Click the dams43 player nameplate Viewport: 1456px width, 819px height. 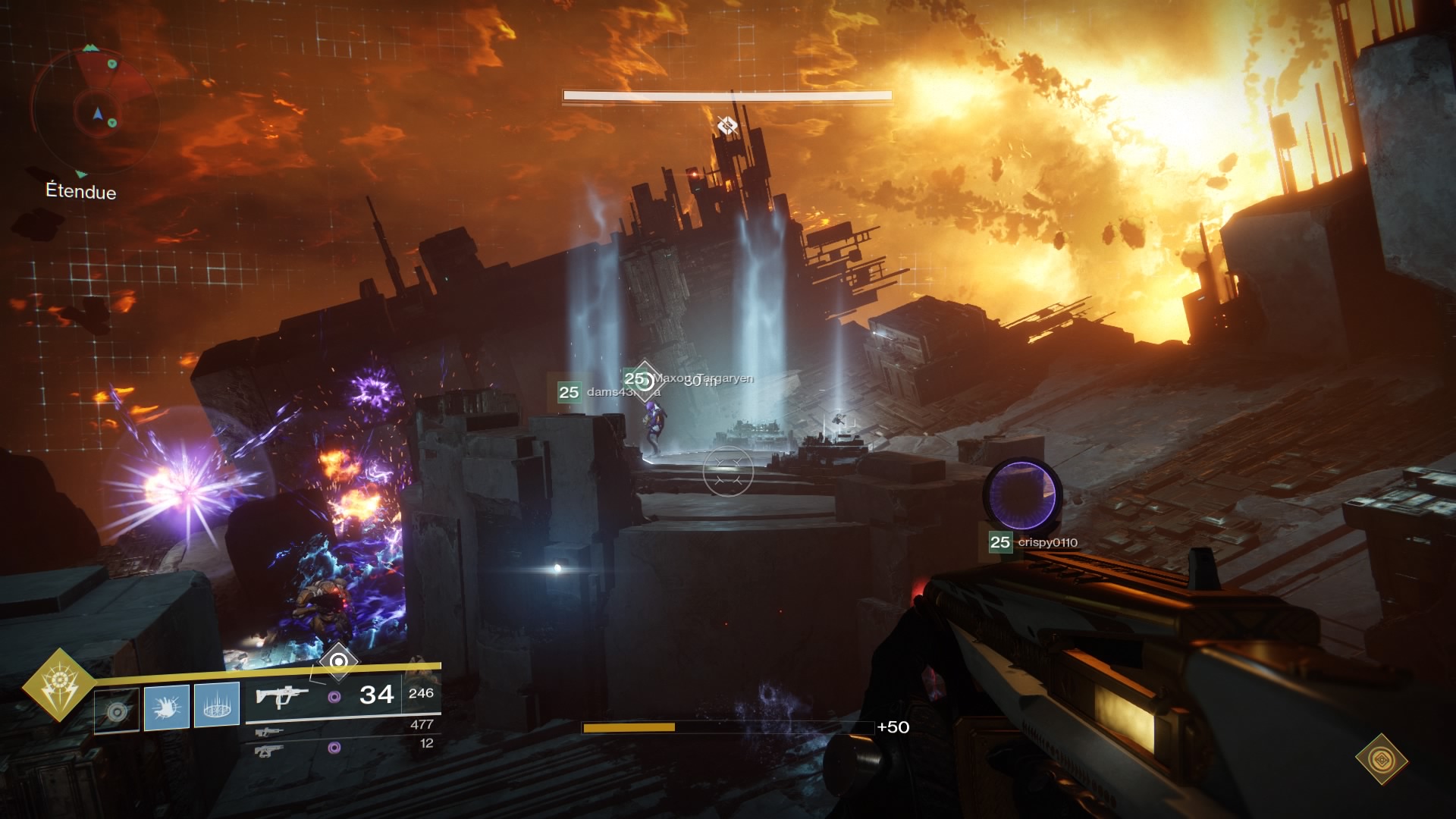[x=599, y=392]
